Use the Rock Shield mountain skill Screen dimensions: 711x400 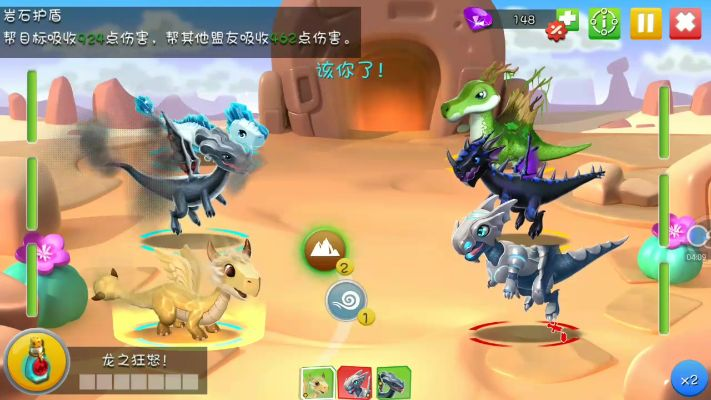(x=325, y=248)
